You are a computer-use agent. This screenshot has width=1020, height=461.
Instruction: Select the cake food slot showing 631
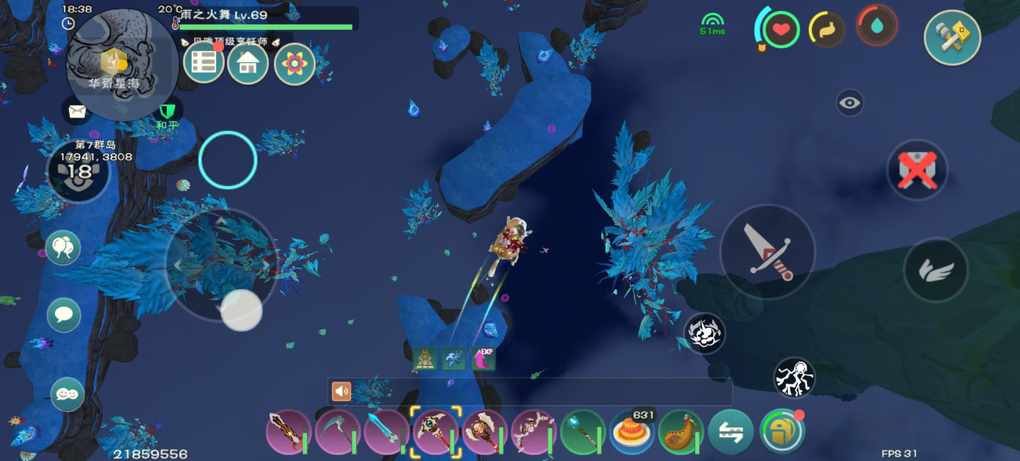pyautogui.click(x=632, y=432)
